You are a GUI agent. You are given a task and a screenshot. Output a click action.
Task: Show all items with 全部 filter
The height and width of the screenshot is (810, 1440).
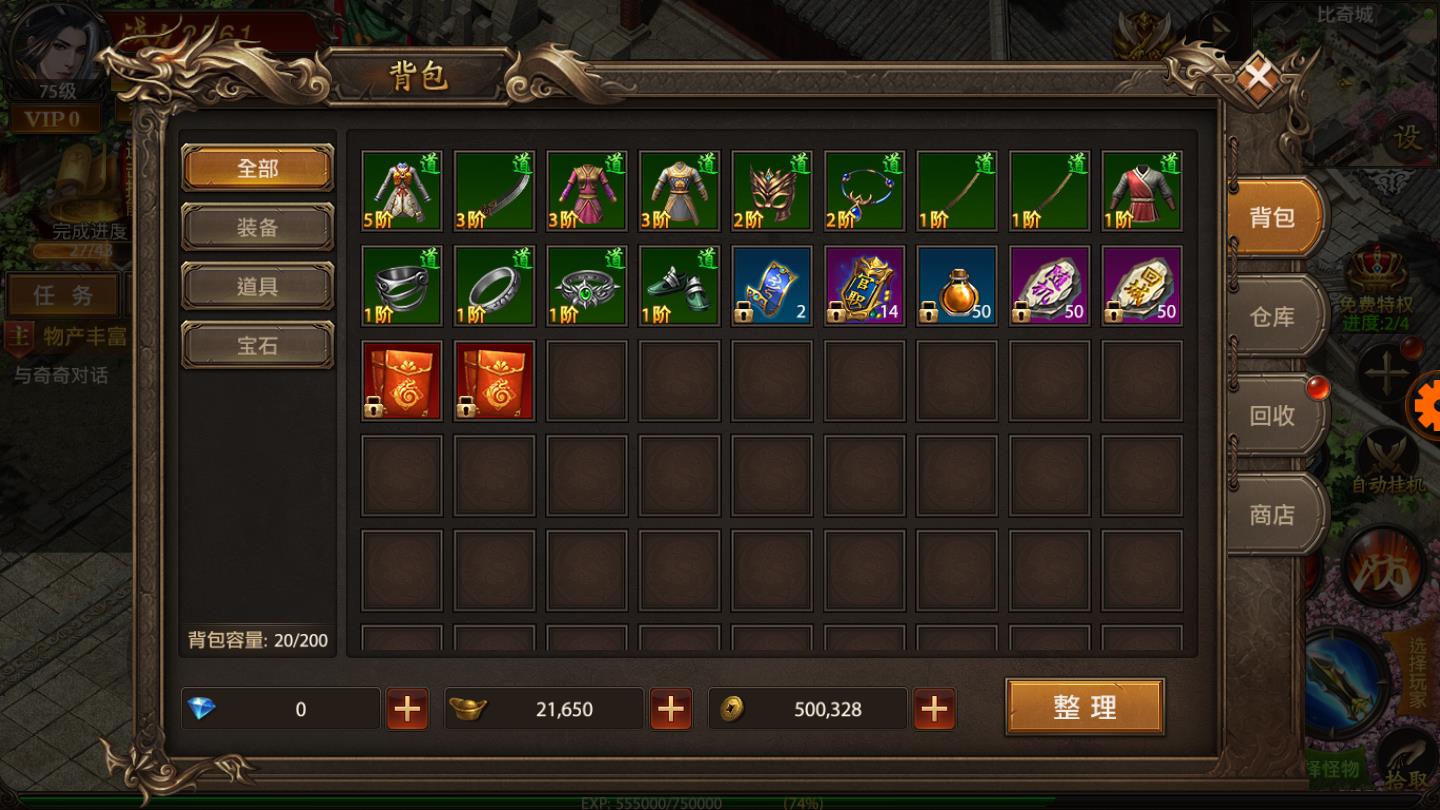pyautogui.click(x=257, y=168)
